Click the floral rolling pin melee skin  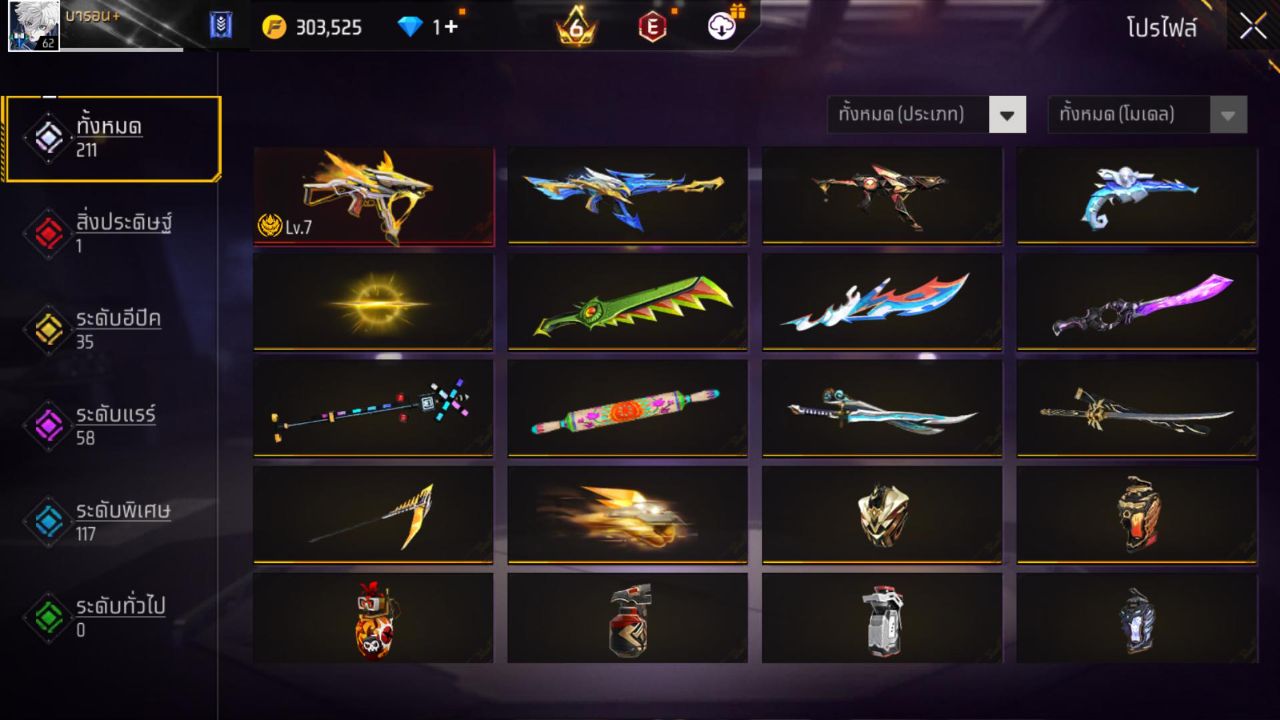(x=627, y=410)
